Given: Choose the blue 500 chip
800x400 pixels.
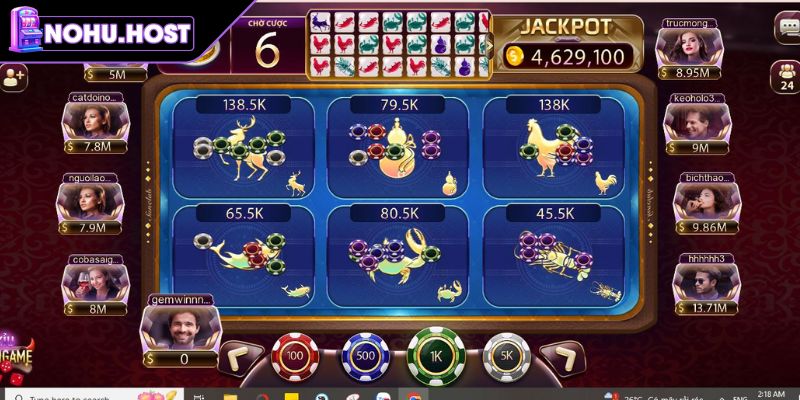Looking at the screenshot, I should 365,357.
